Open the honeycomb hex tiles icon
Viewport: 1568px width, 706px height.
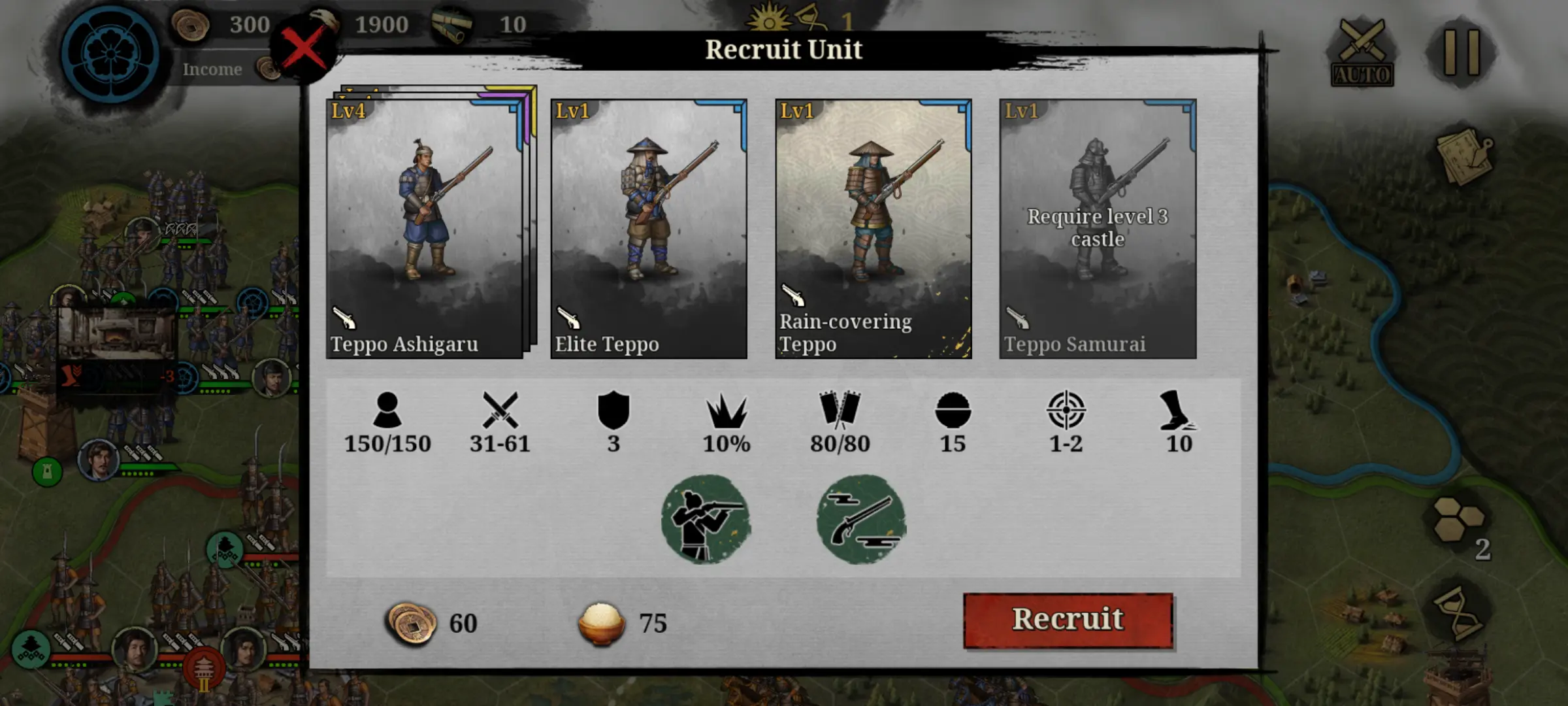pyautogui.click(x=1460, y=520)
